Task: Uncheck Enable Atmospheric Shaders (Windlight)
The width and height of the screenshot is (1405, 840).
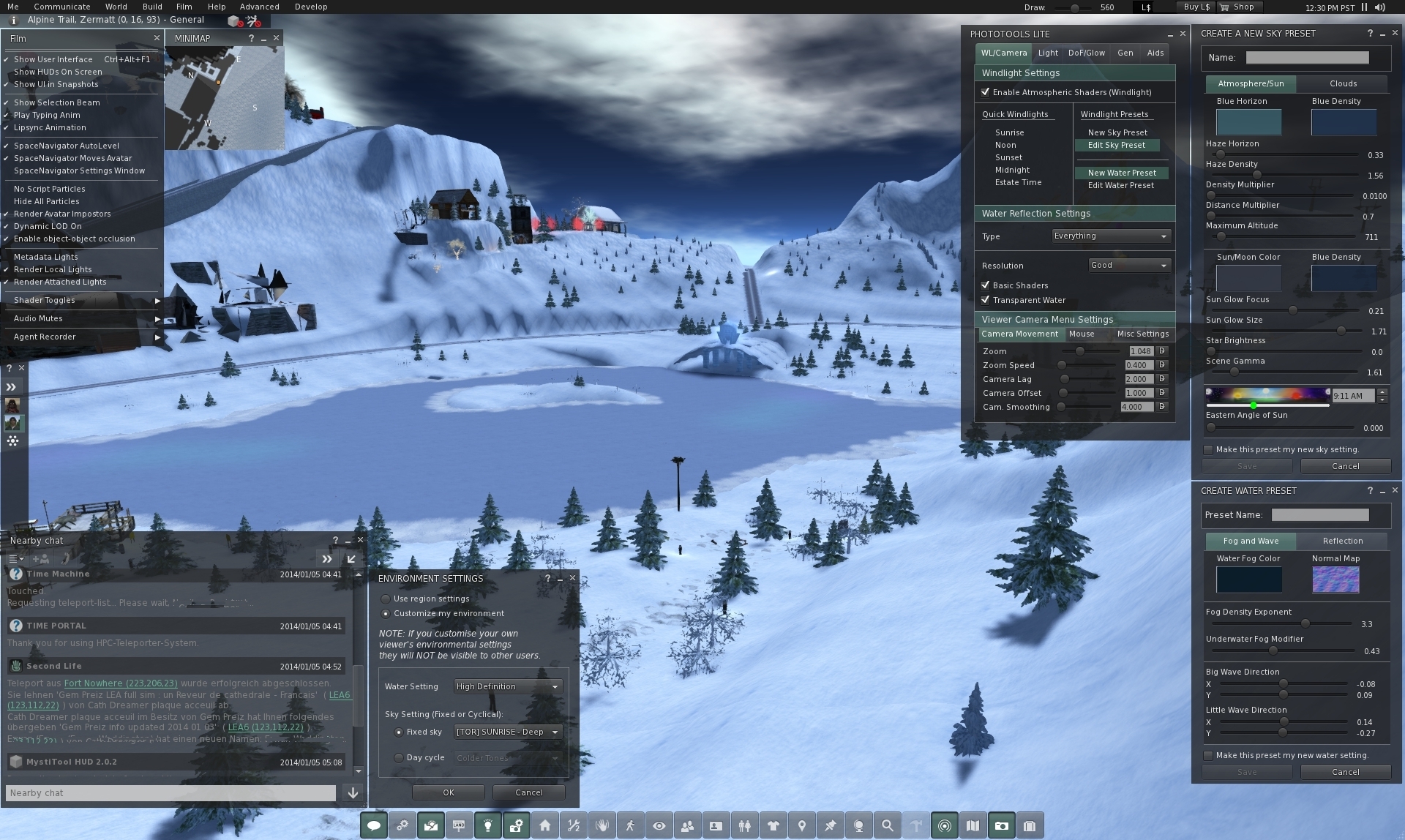Action: pos(986,92)
